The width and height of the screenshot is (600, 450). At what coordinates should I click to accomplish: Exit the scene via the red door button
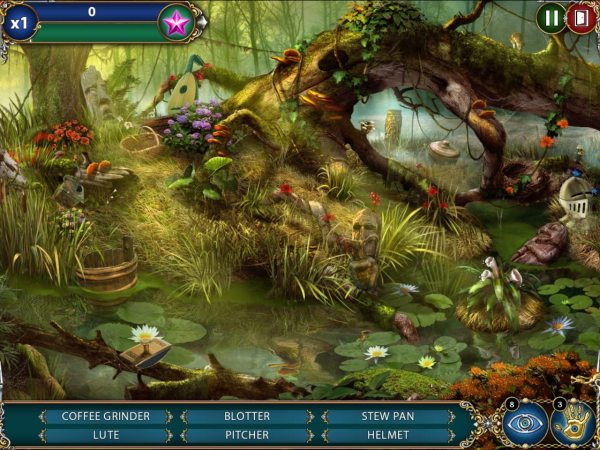point(580,17)
